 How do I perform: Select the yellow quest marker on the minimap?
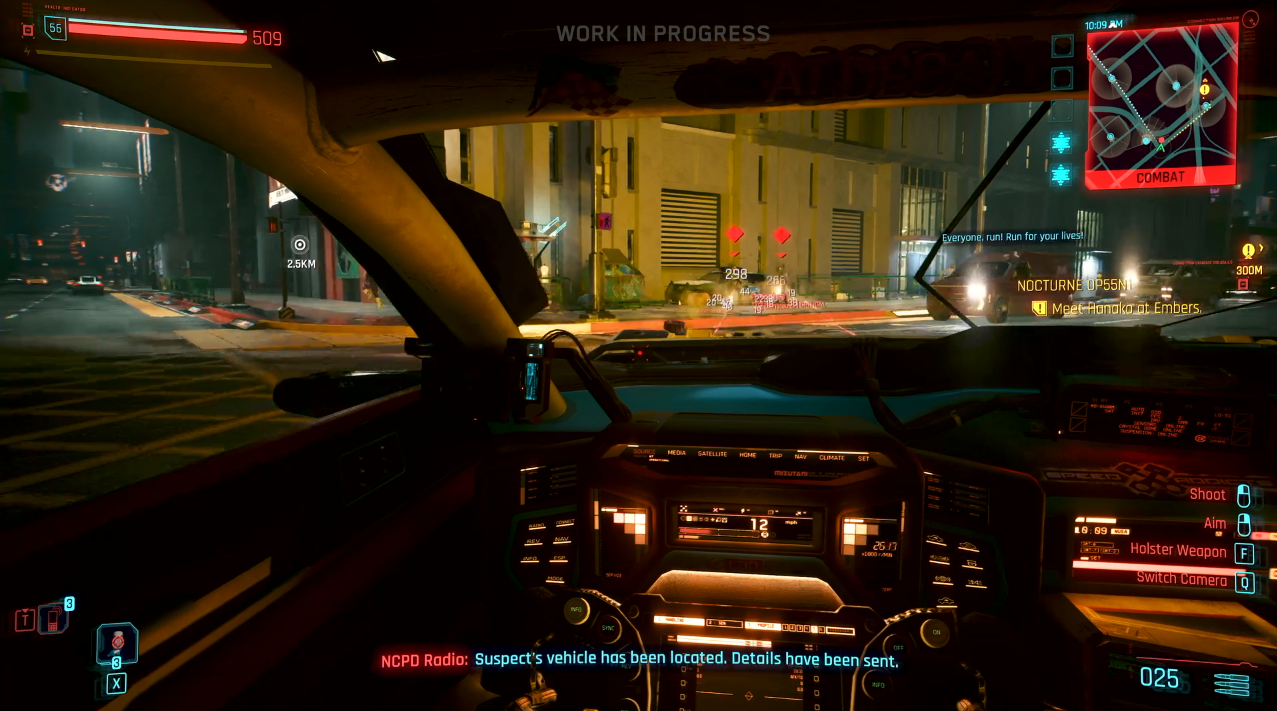click(x=1204, y=90)
